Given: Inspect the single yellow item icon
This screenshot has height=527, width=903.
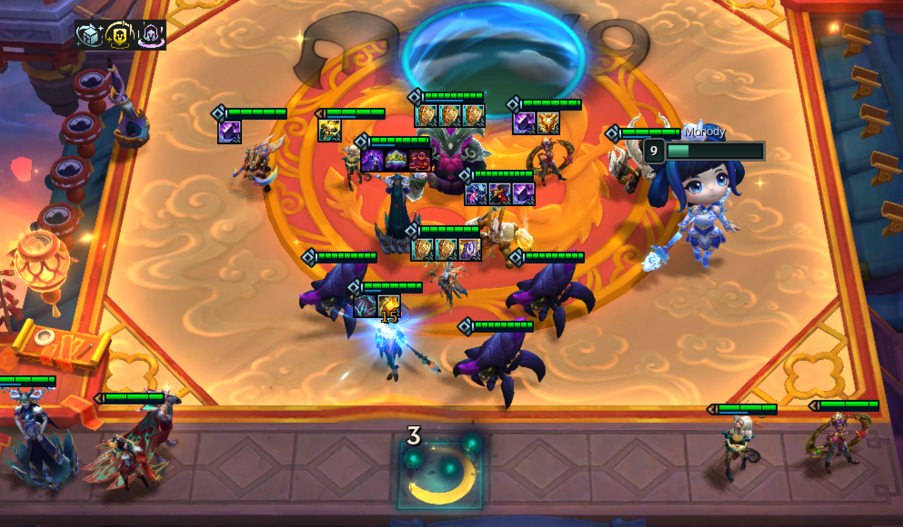Looking at the screenshot, I should pyautogui.click(x=330, y=130).
